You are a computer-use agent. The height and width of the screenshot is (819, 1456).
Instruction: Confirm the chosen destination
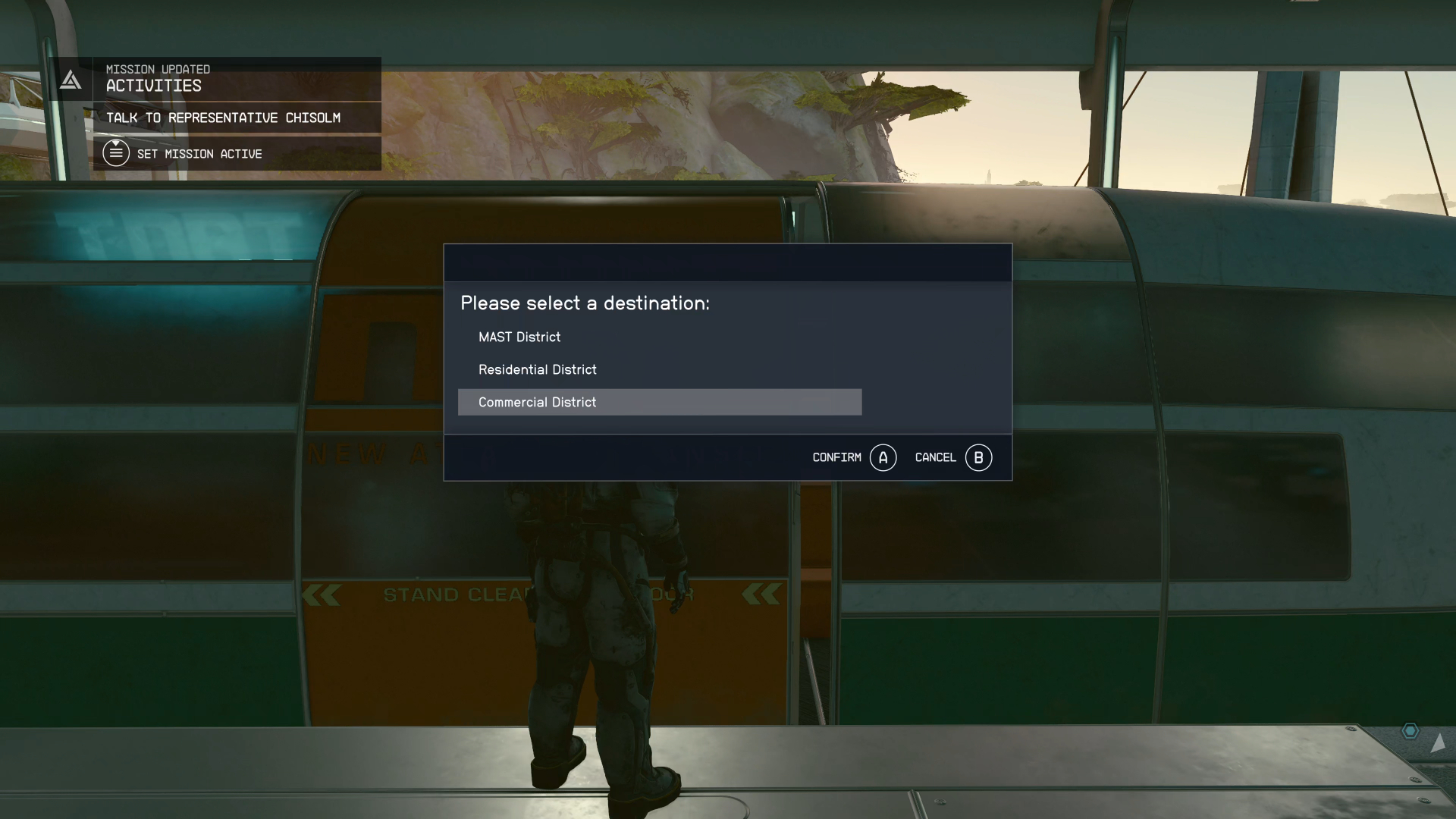853,457
